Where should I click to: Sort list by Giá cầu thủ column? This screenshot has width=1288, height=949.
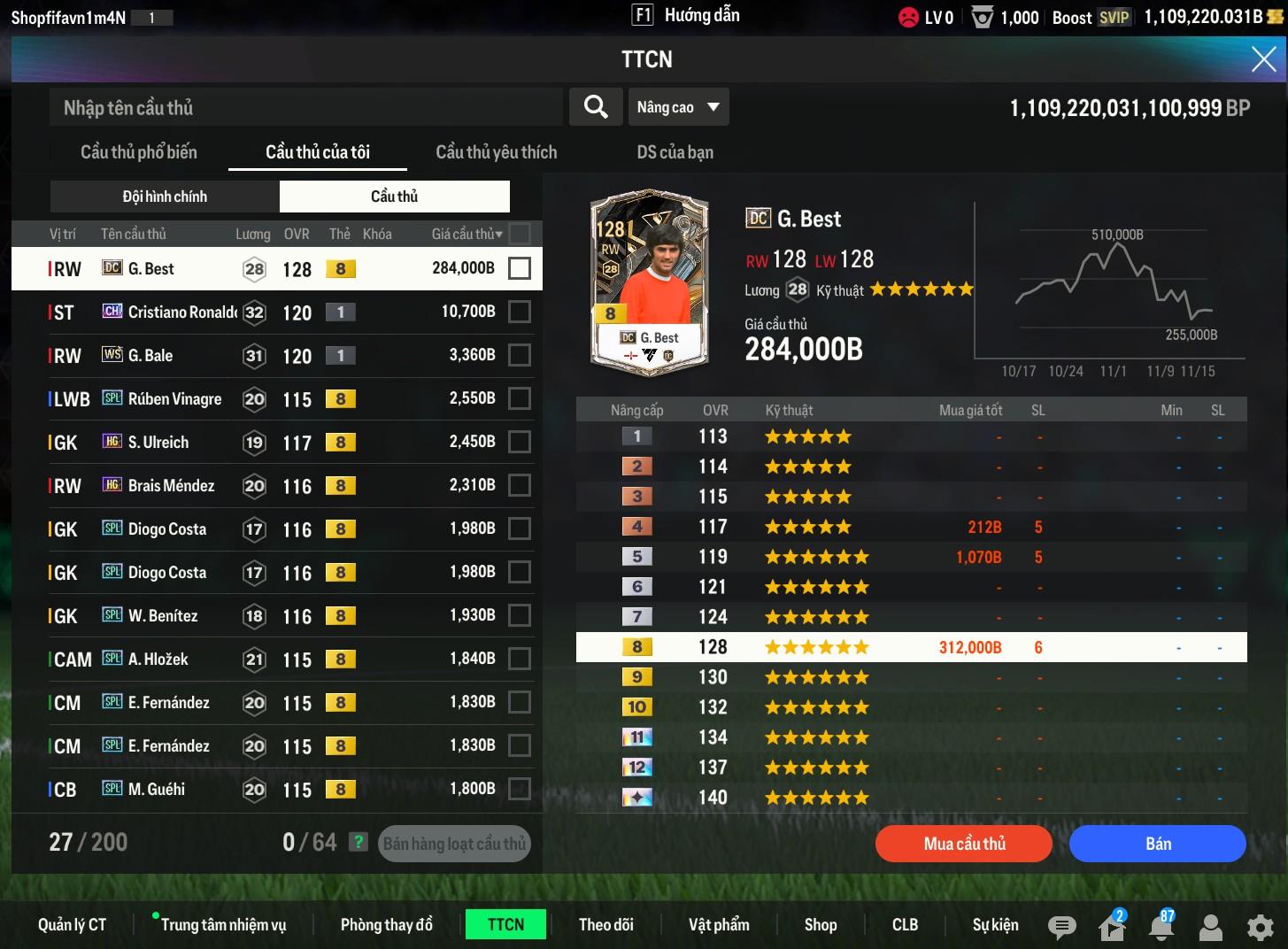click(x=467, y=234)
